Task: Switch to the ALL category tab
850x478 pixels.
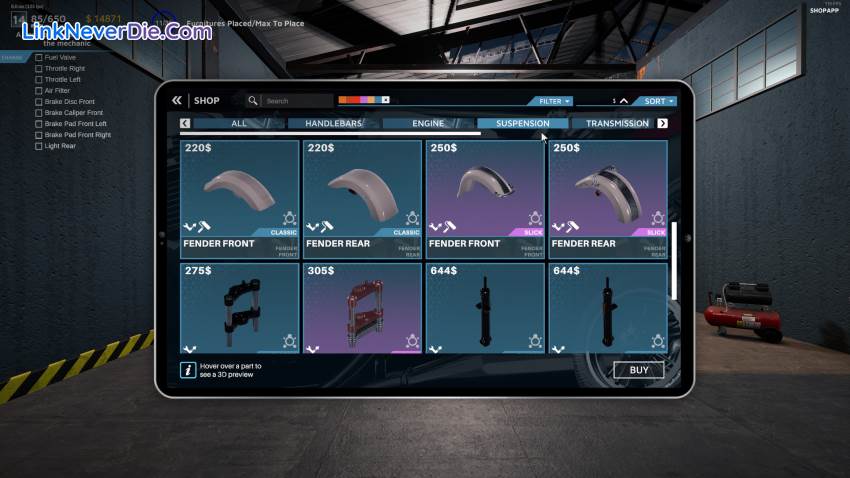Action: tap(239, 124)
